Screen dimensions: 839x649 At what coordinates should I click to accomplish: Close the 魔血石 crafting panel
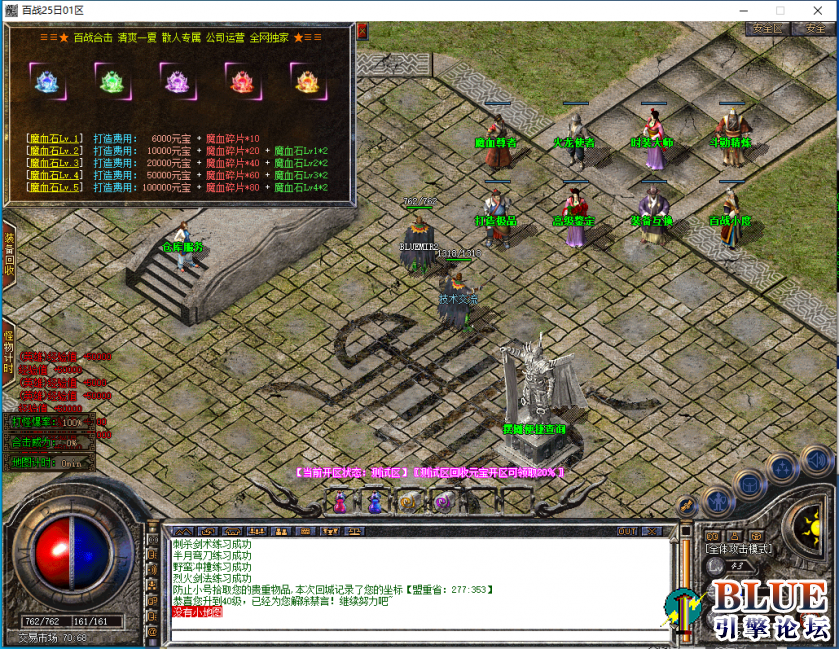pos(362,30)
